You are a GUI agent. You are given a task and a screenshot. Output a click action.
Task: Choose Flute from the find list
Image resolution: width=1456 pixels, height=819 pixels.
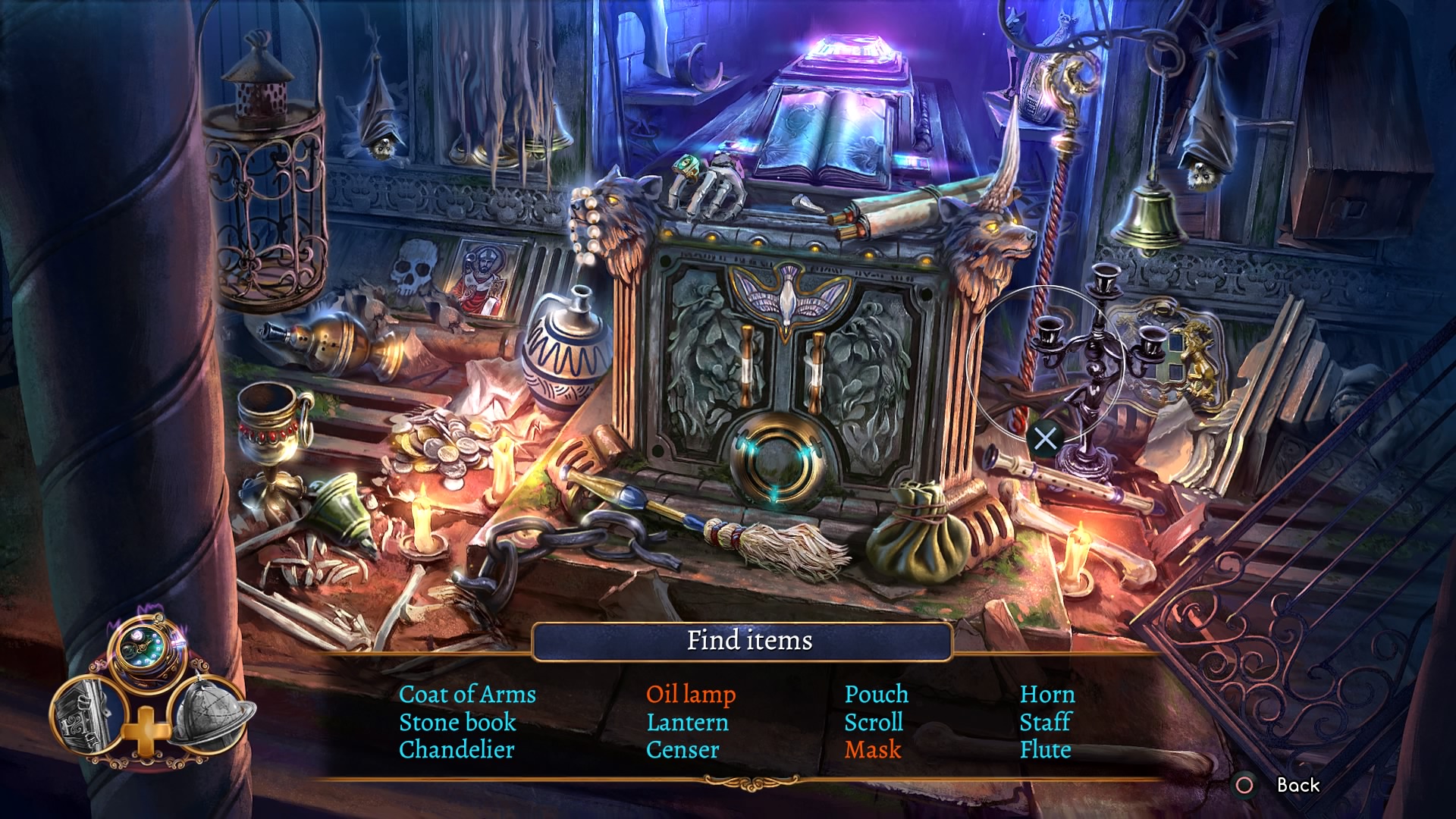(1045, 749)
